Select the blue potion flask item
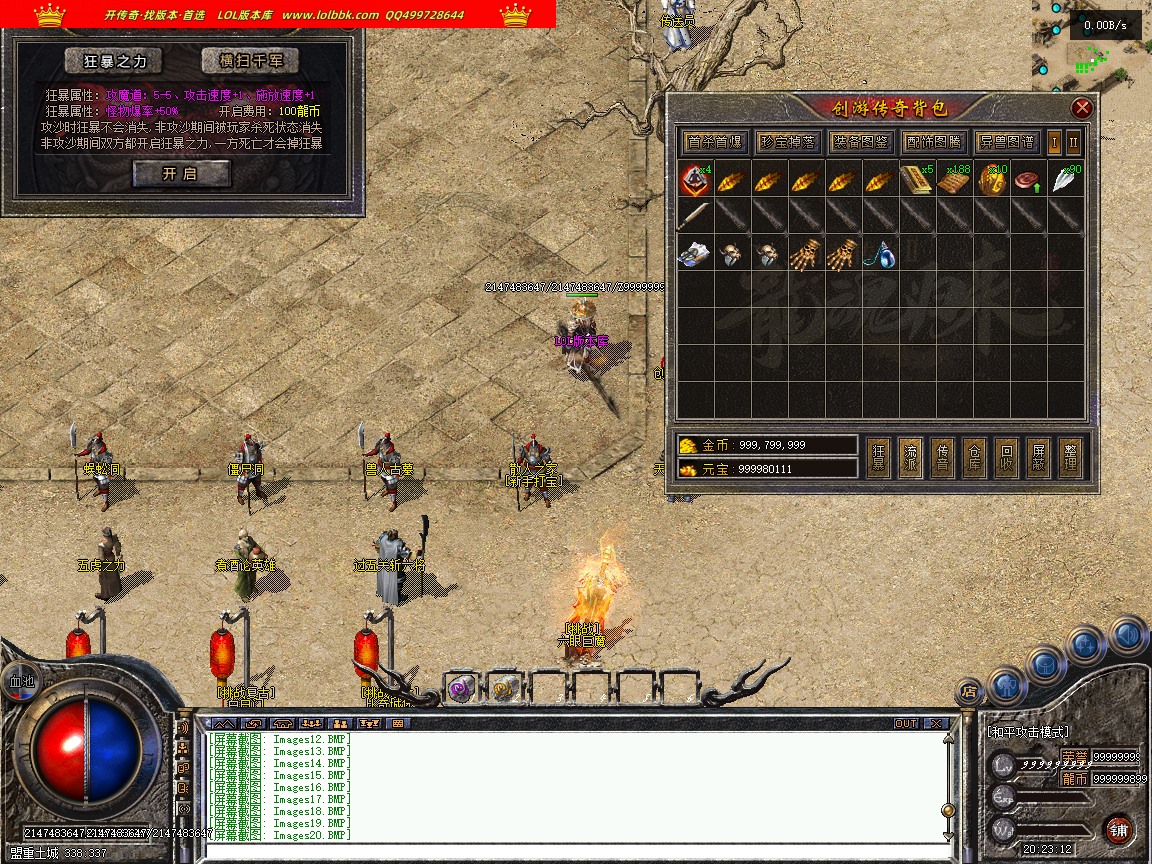The height and width of the screenshot is (864, 1152). click(x=880, y=254)
